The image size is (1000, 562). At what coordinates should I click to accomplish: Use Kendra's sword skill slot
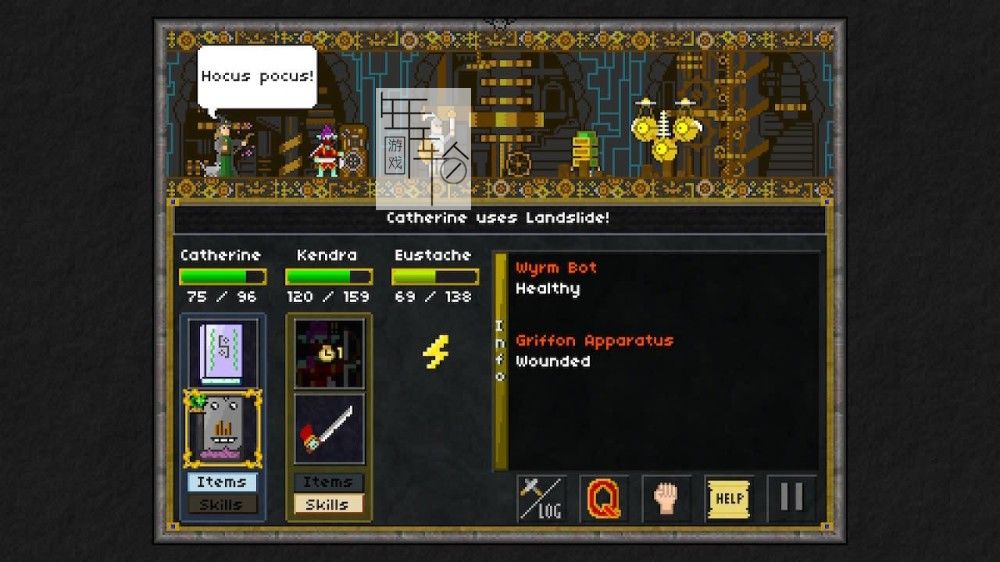[x=329, y=428]
